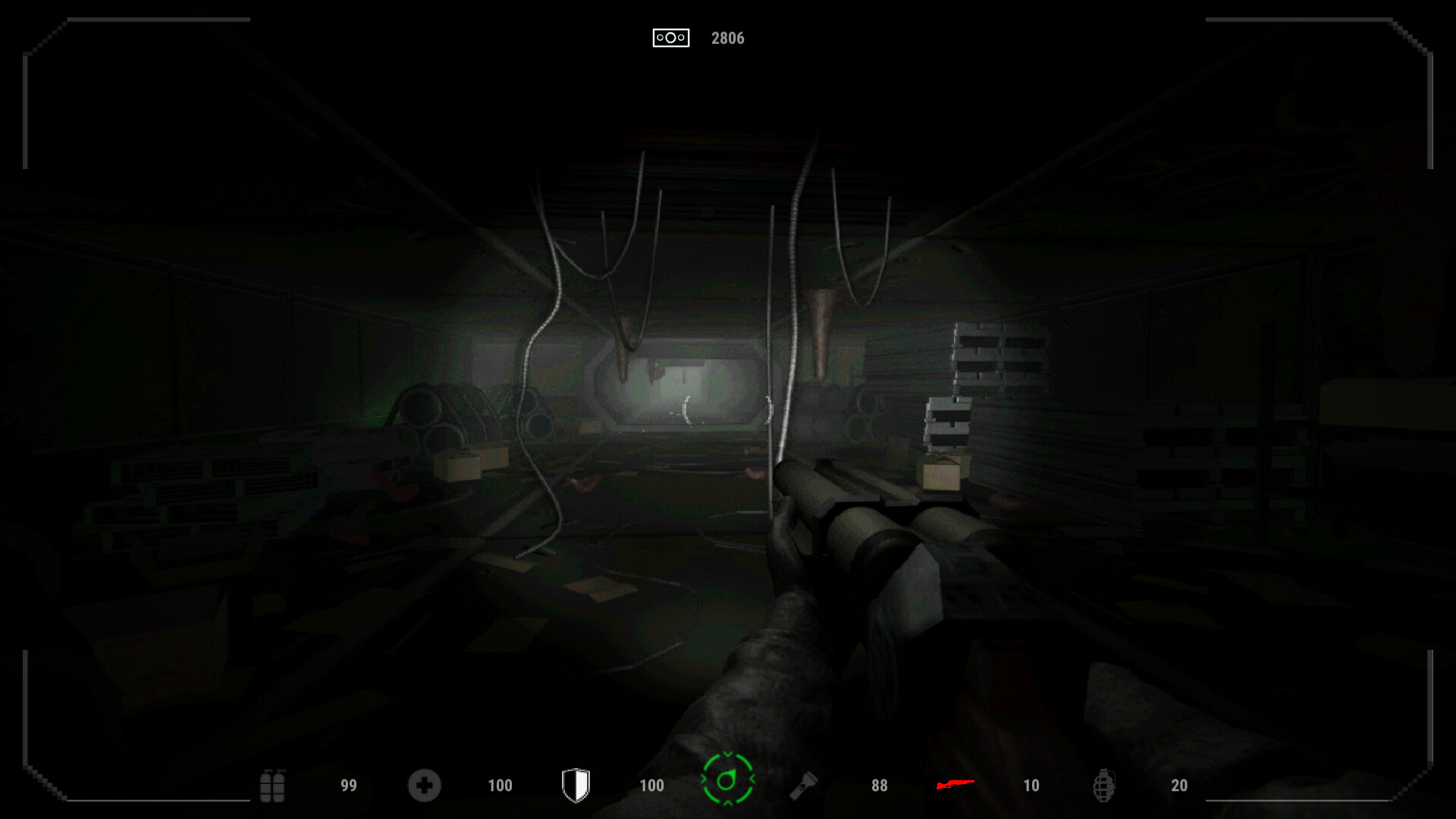Toggle the shield protection indicator
Screen dimensions: 1456x819
pos(576,785)
